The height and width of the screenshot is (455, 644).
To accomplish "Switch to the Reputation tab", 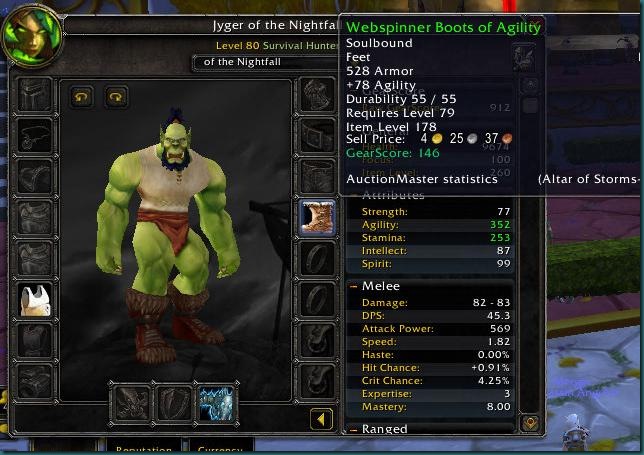I will tap(146, 448).
